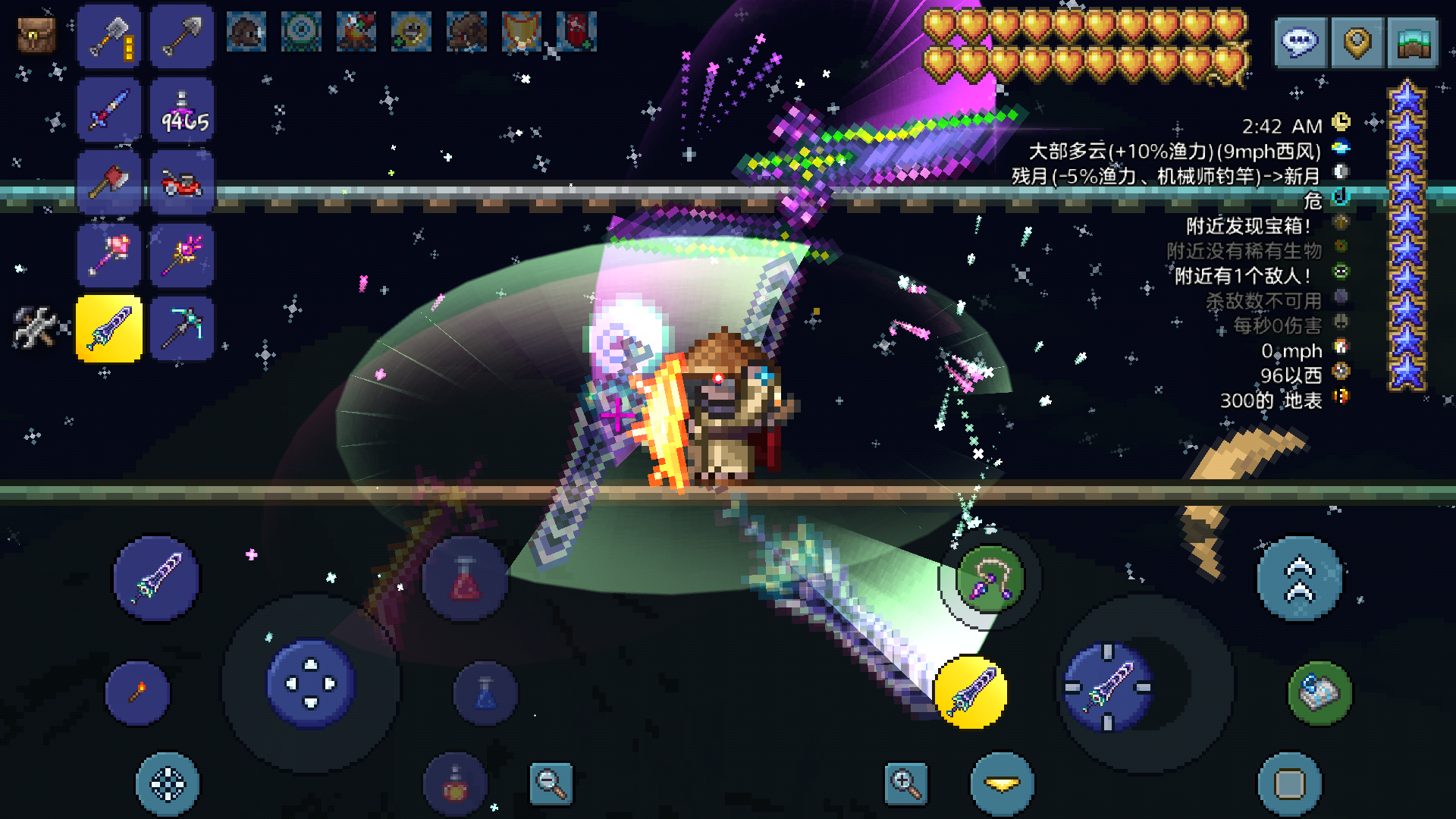Select the red lawn mower hotbar slot

pos(182,183)
